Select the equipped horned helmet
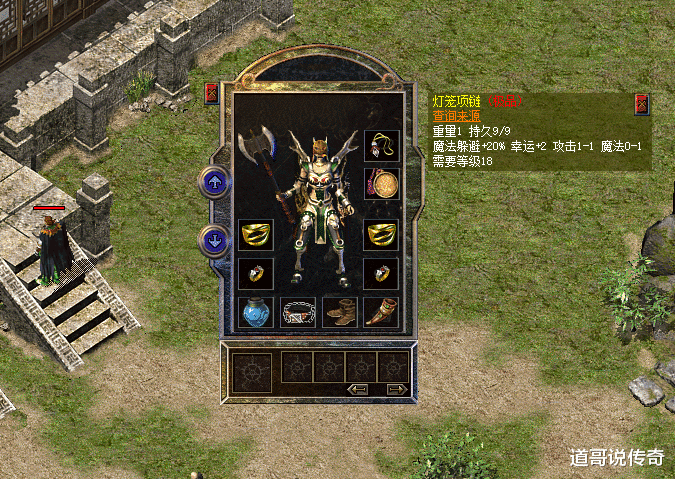Screen dimensions: 675x479 coord(321,150)
